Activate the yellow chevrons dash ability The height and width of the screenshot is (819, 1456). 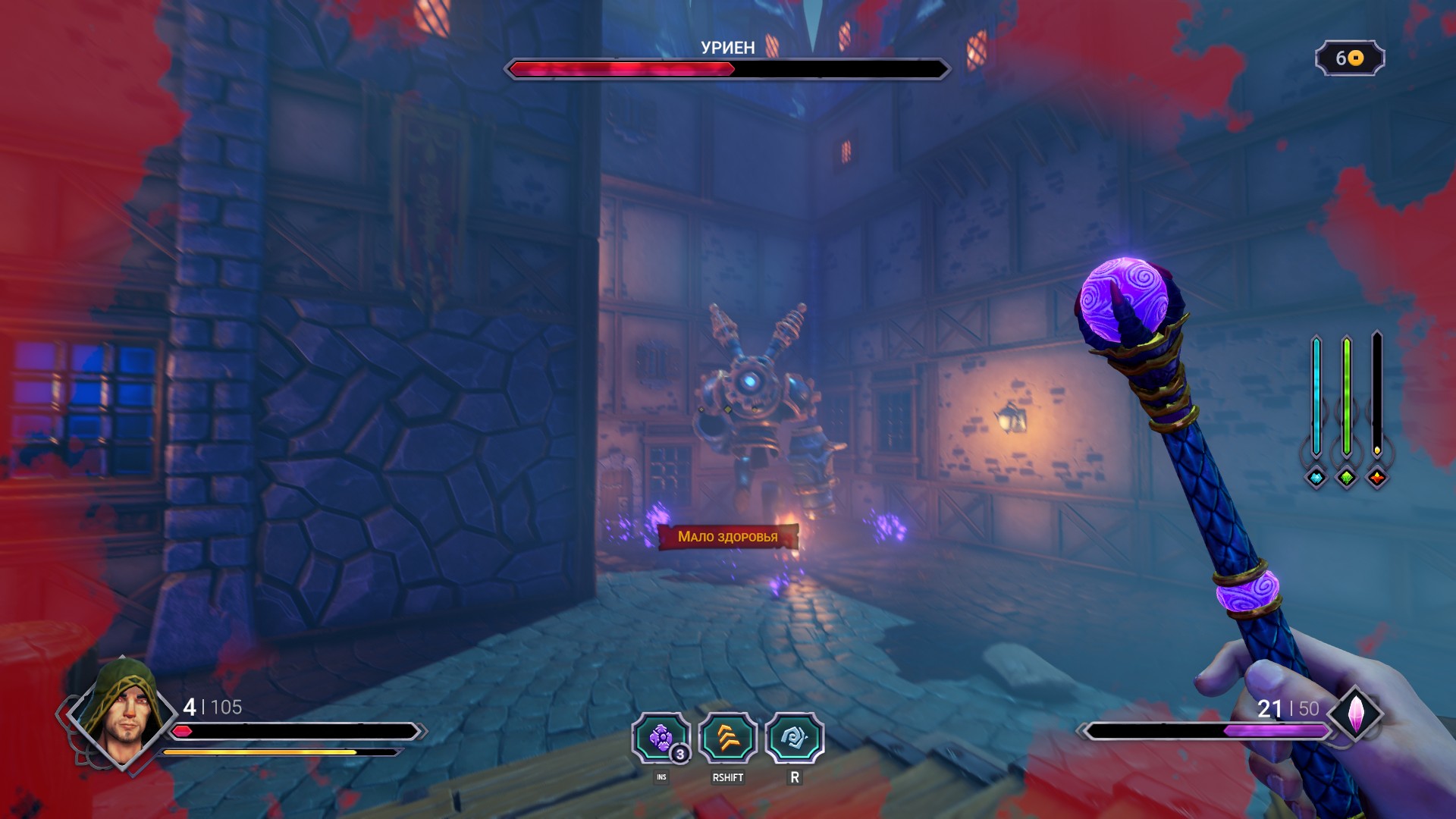click(728, 738)
